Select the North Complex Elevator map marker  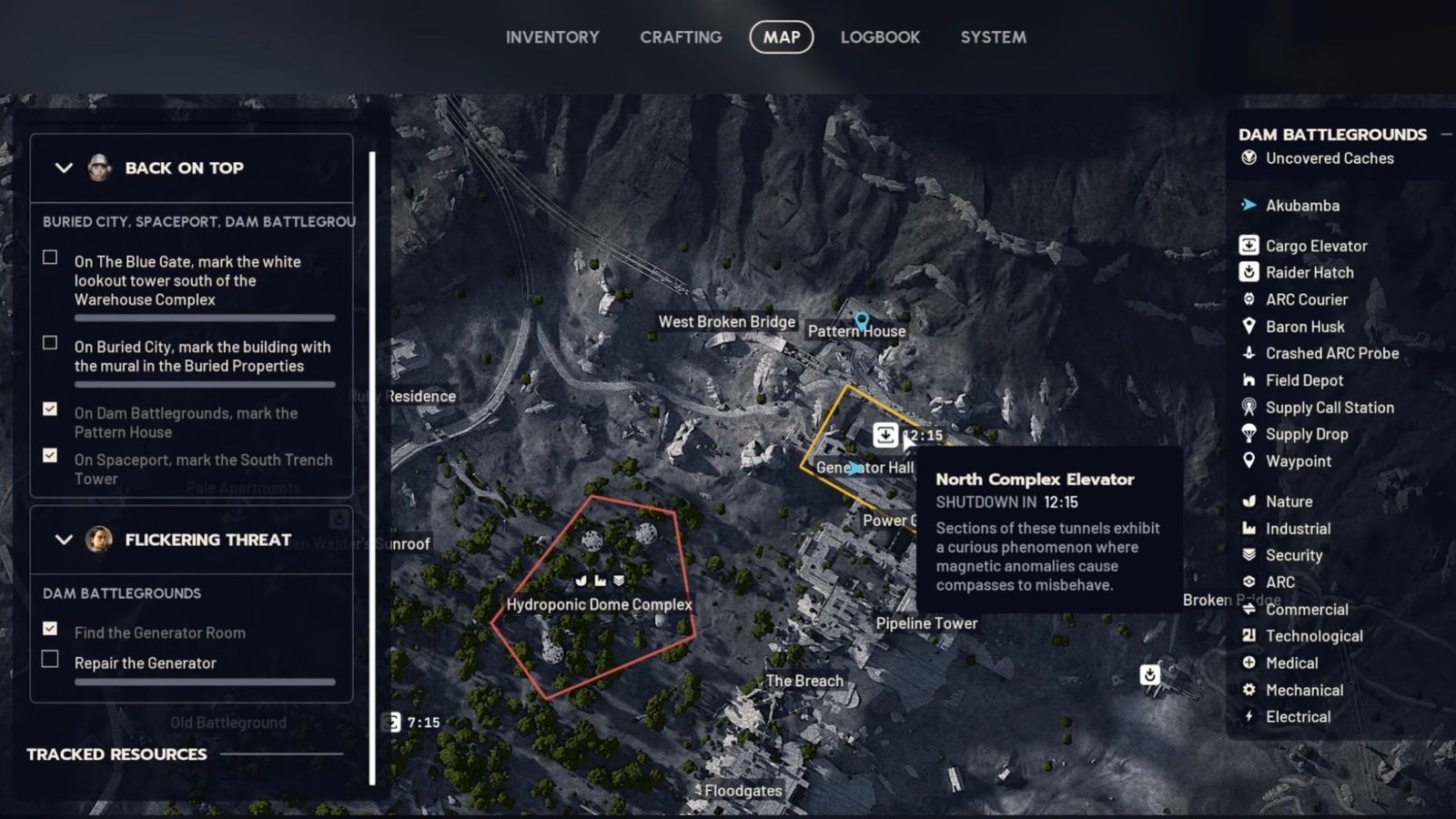[x=885, y=435]
